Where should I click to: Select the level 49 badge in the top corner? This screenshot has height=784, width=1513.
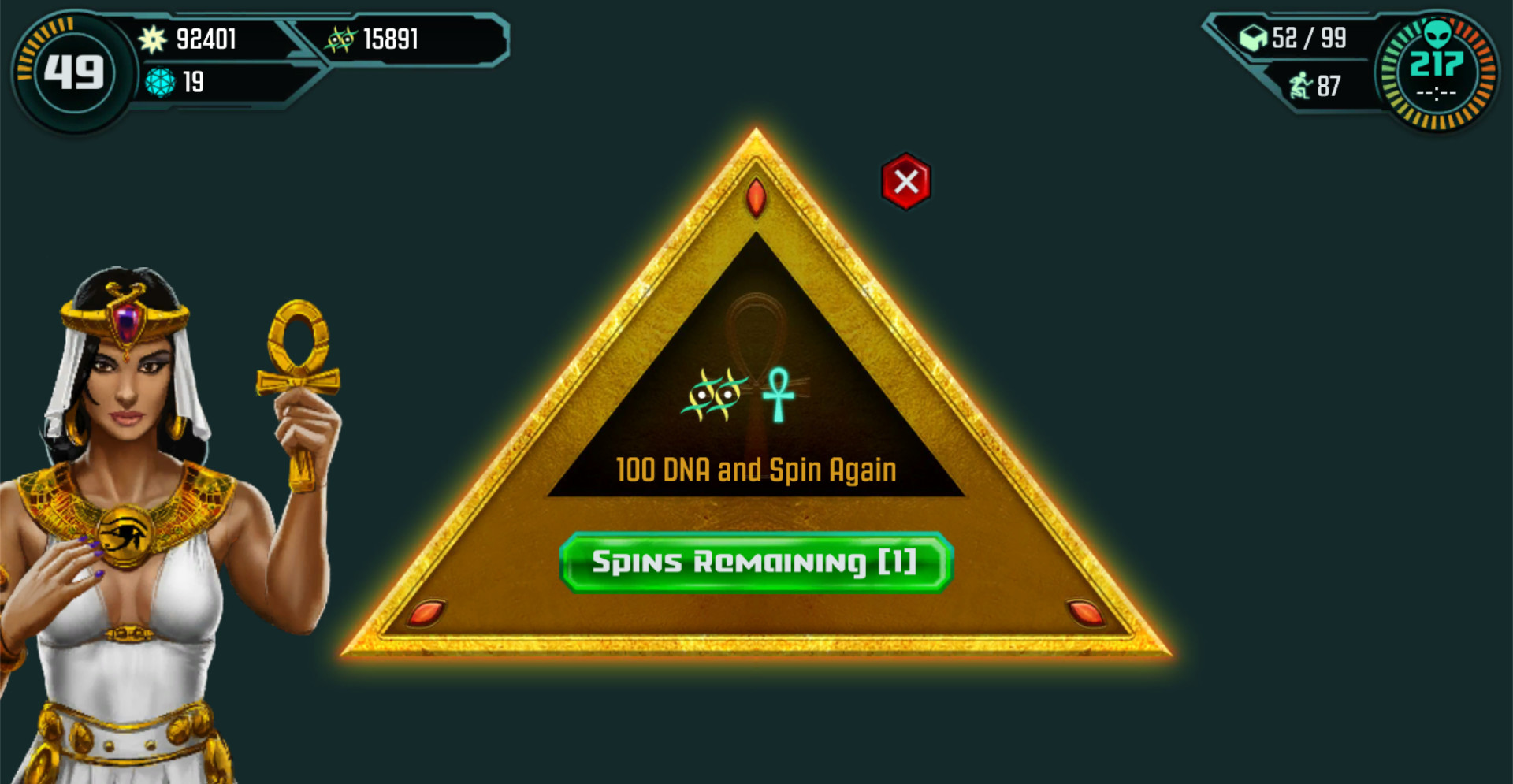pyautogui.click(x=73, y=71)
